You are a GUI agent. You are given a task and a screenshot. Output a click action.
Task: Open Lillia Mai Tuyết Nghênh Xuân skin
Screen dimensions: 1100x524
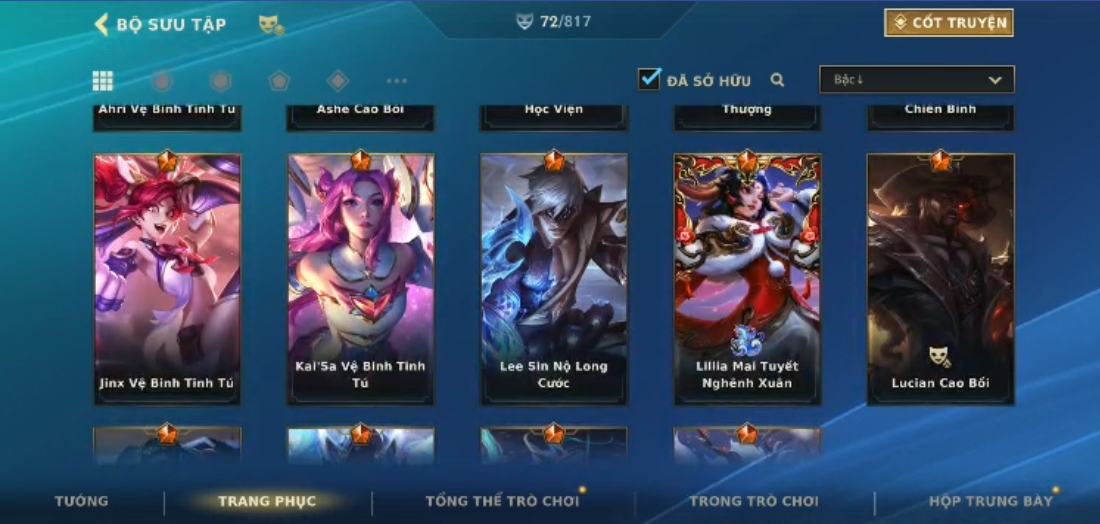[x=747, y=279]
